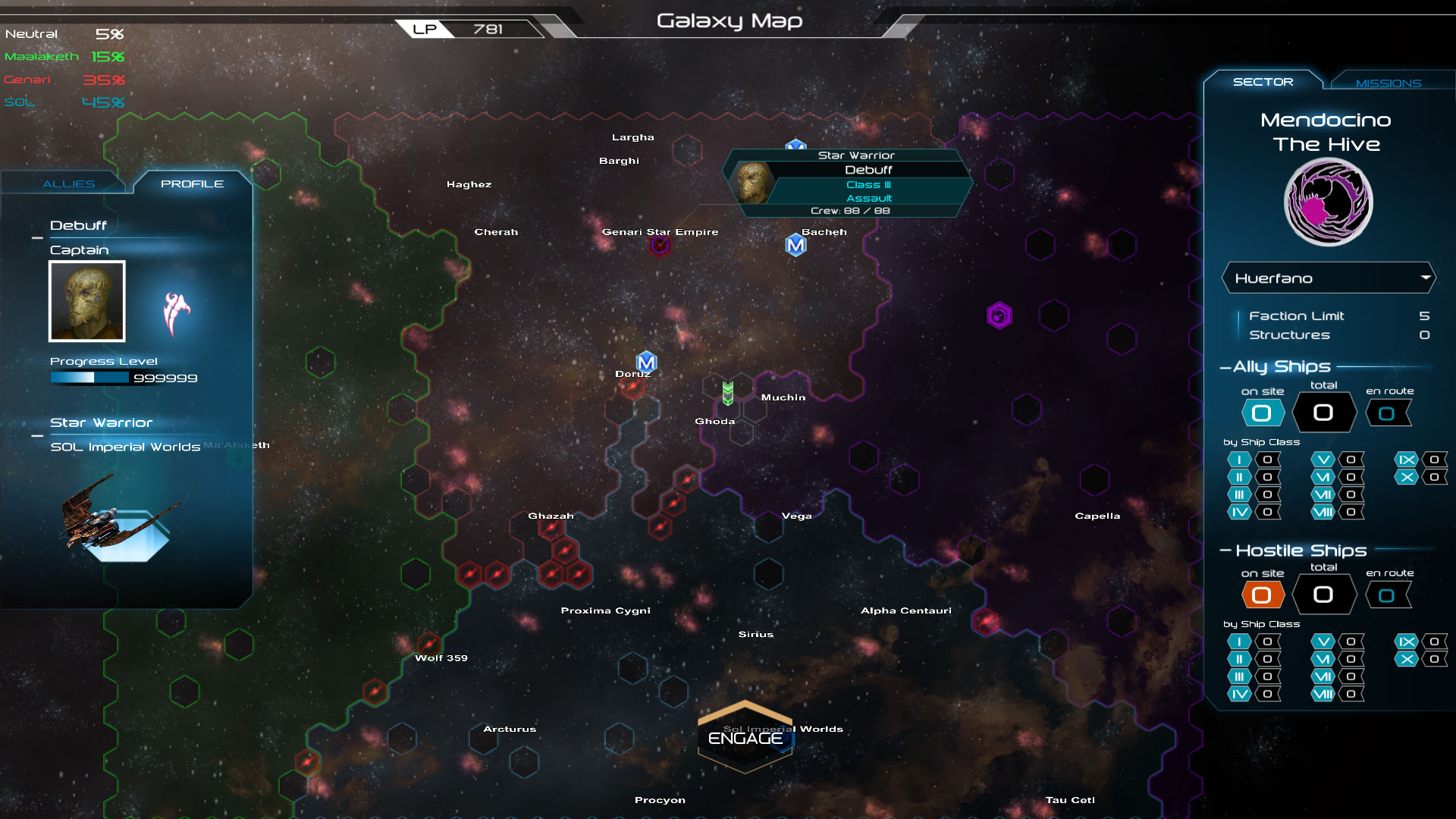
Task: Collapse the Hostile Ships section
Action: click(x=1227, y=551)
